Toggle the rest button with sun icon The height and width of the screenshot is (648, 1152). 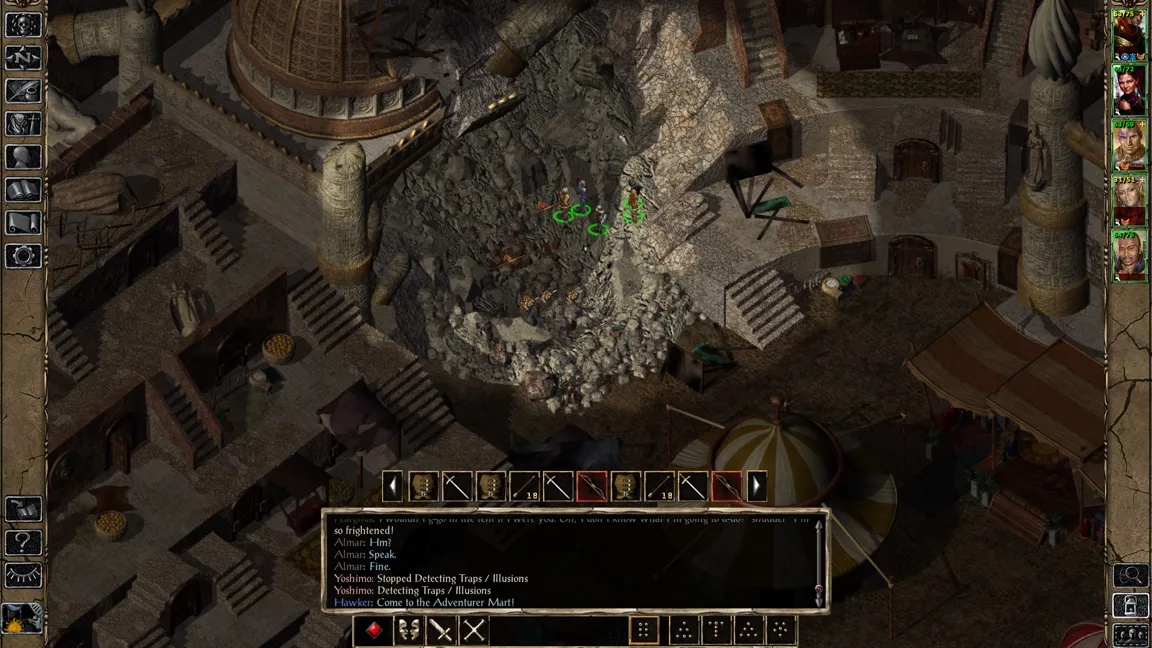point(23,619)
